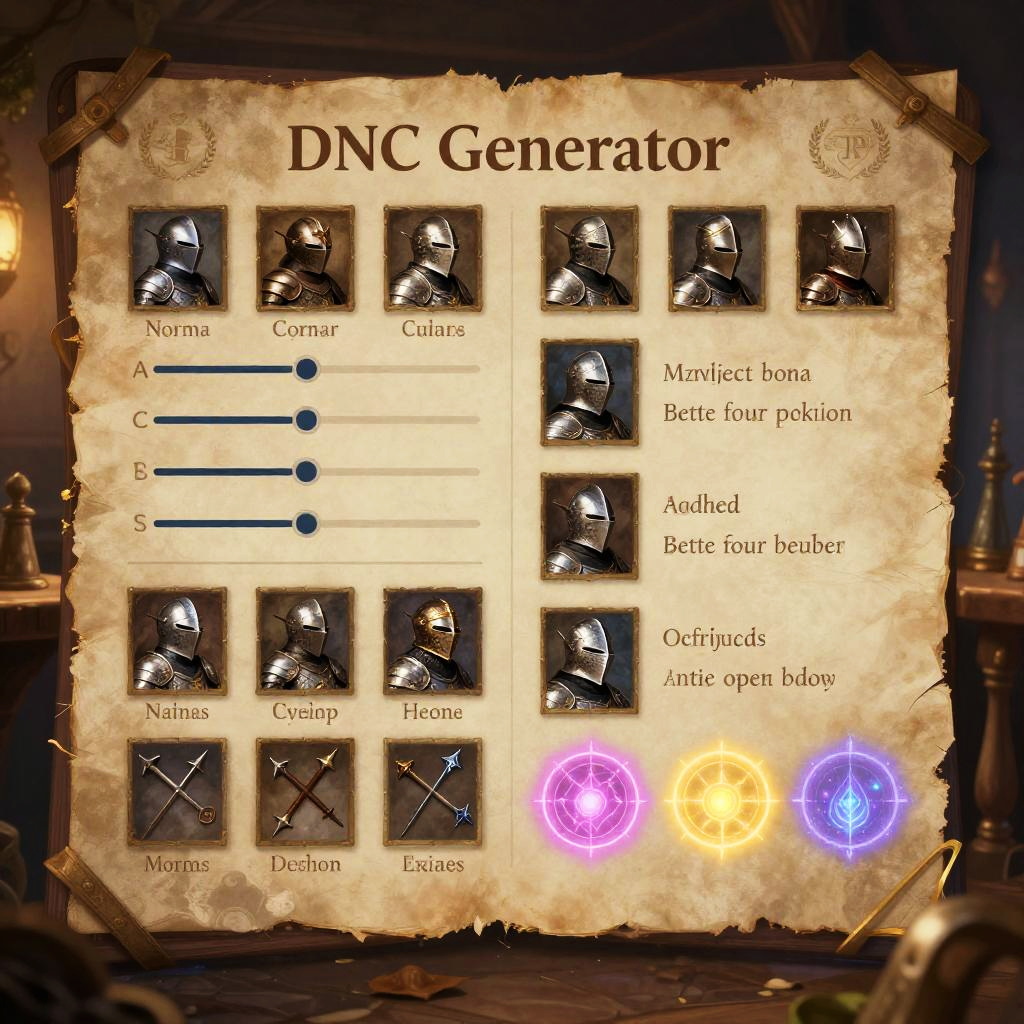Choose the Cyeinp knight portrait
1024x1024 pixels.
click(305, 641)
